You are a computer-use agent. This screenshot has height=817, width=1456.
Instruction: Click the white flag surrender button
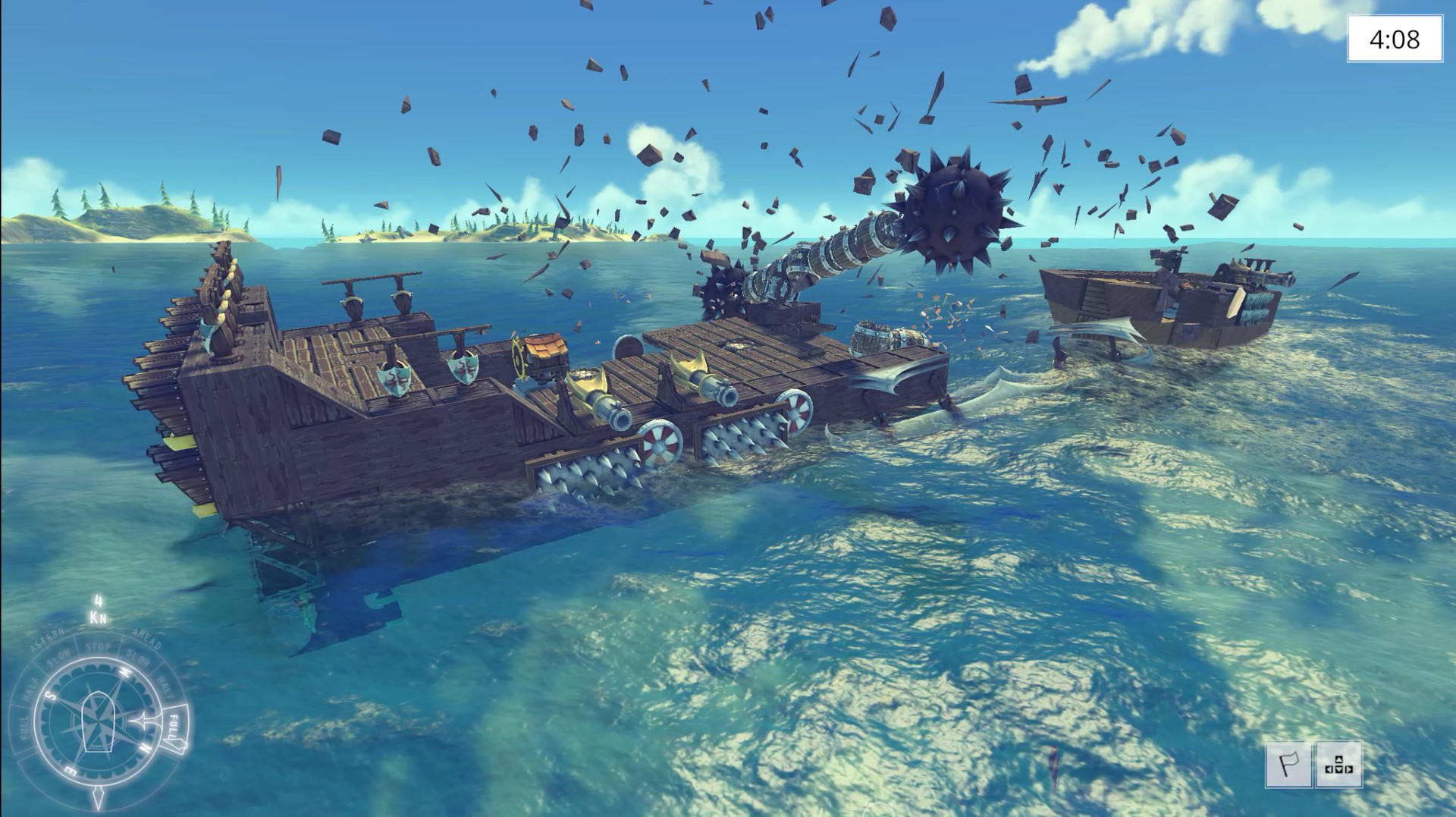1288,765
